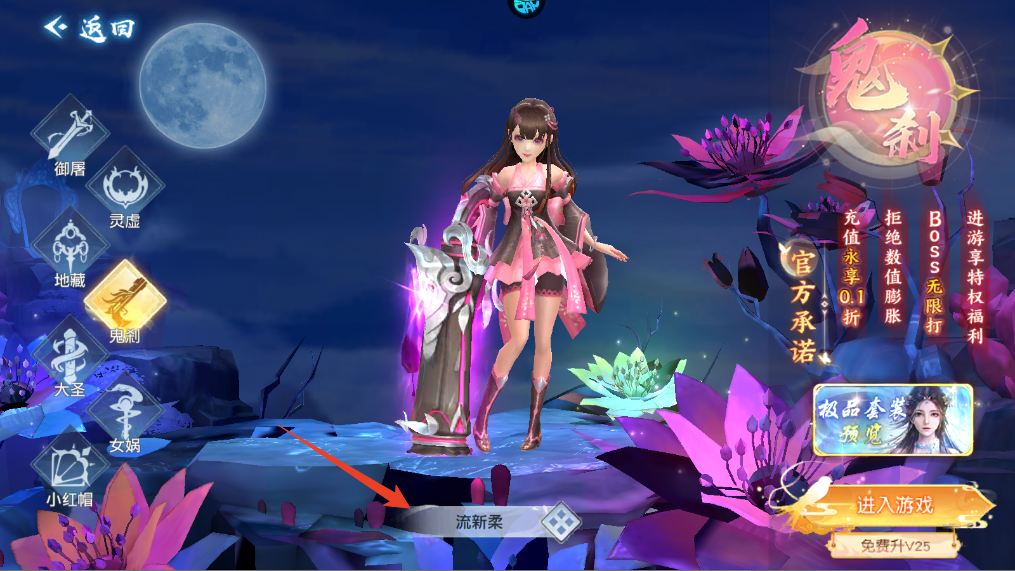Click the 免费升V25 banner

pos(893,546)
